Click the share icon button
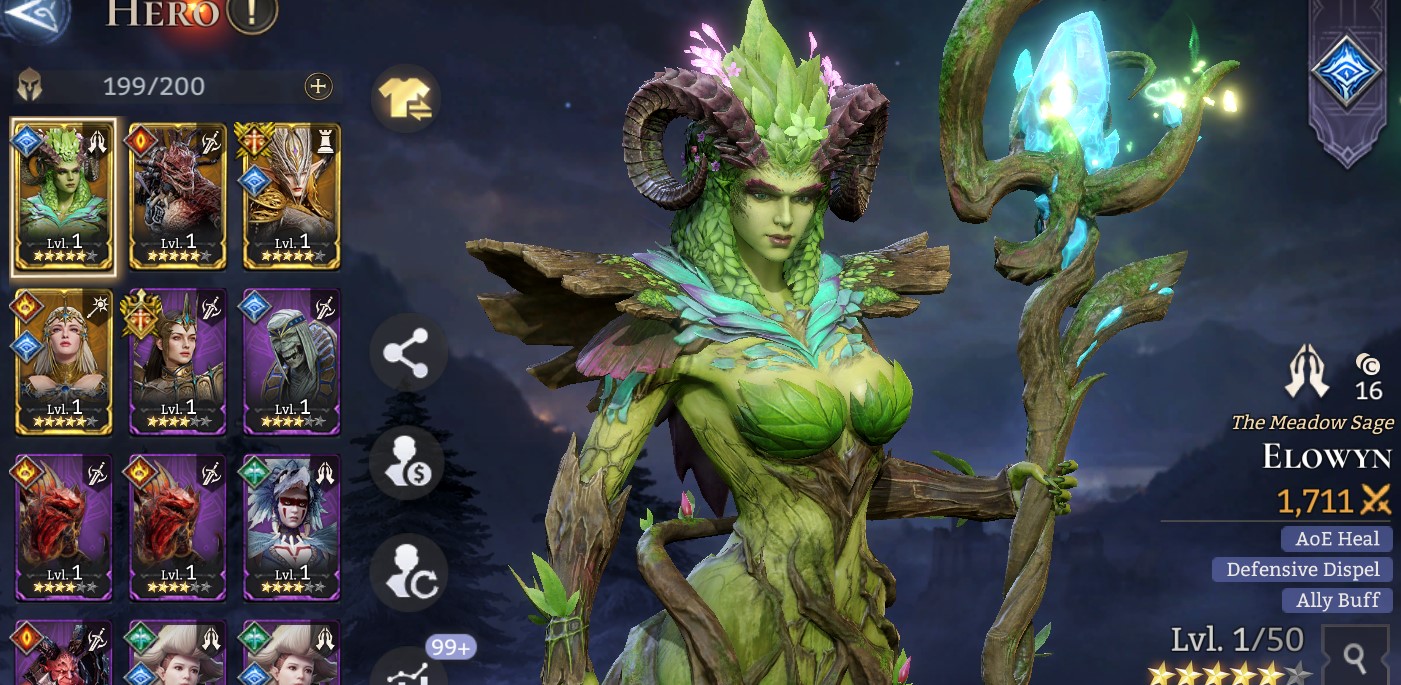Viewport: 1401px width, 685px height. pos(408,352)
